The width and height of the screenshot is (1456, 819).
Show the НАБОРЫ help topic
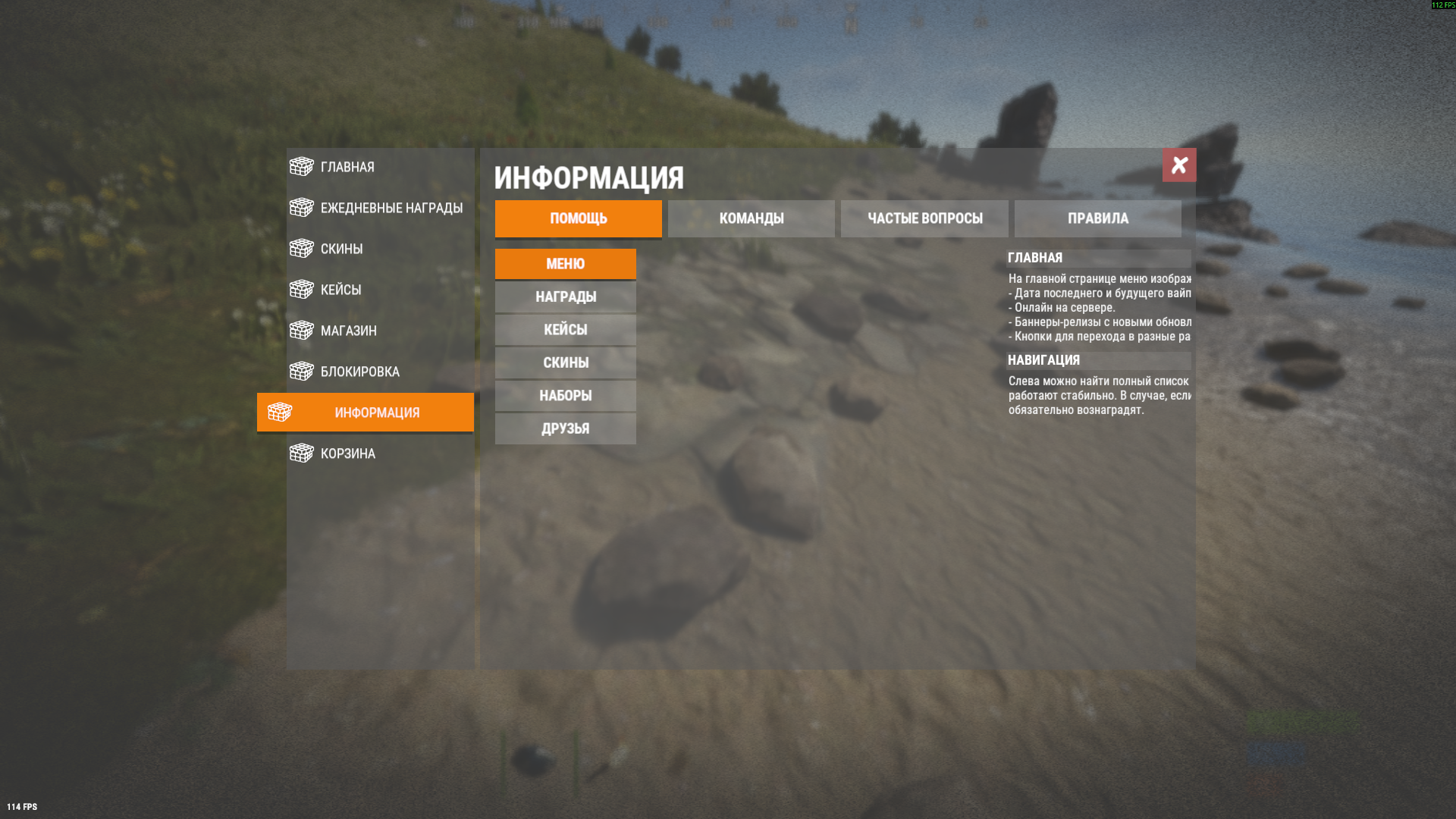pyautogui.click(x=565, y=396)
